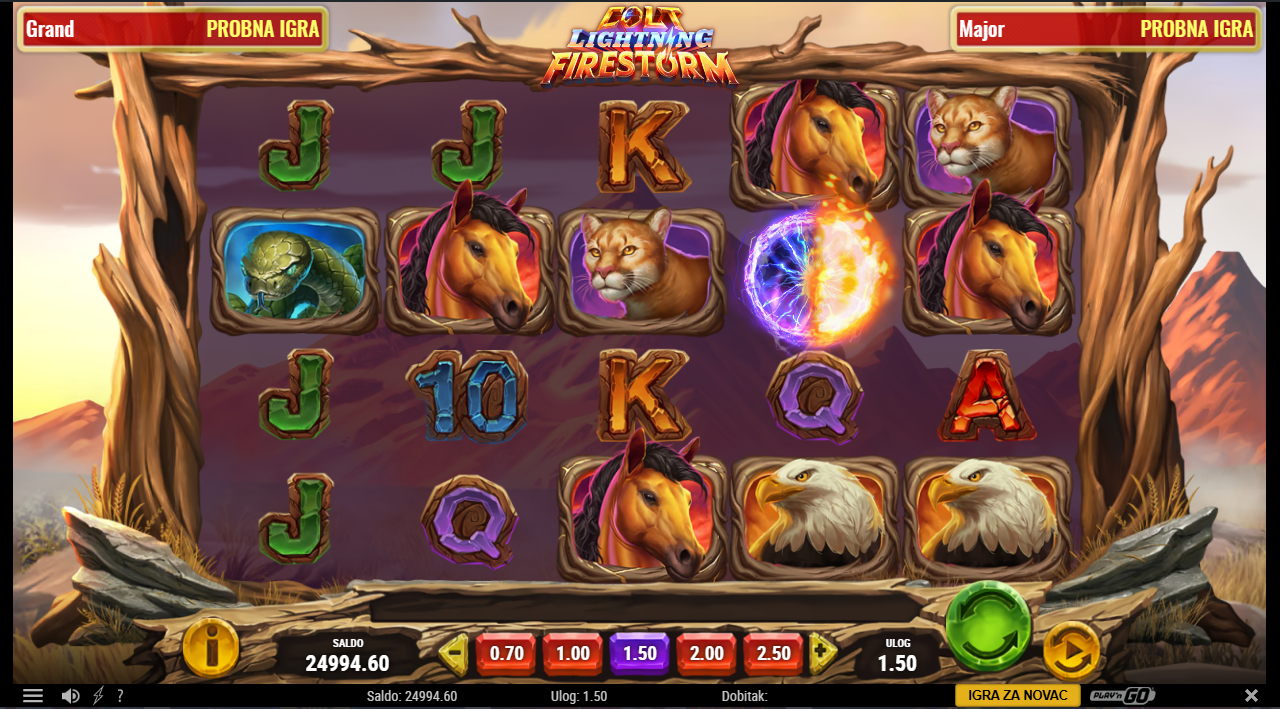Set the bet to 2.00

point(707,654)
